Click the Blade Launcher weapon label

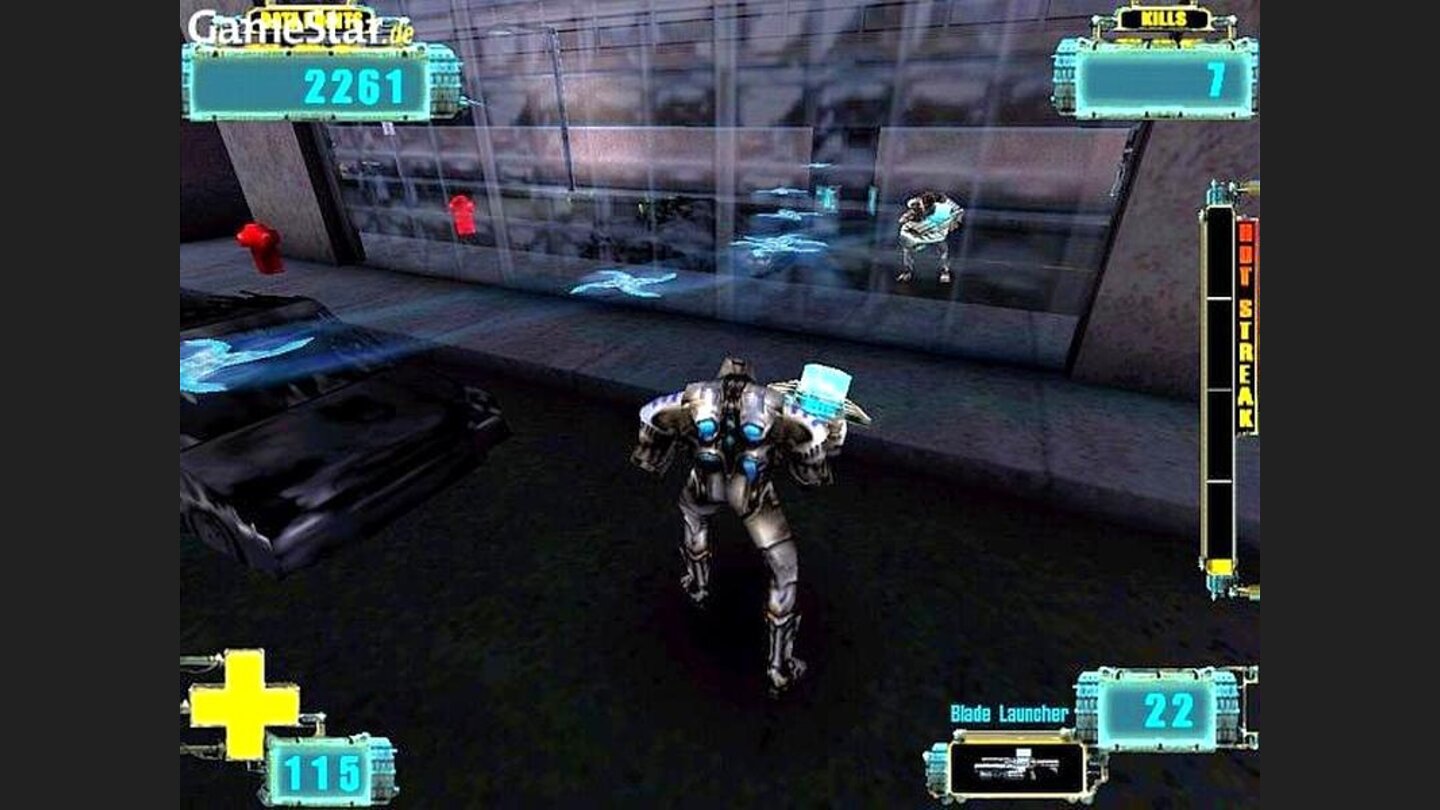pos(1013,712)
